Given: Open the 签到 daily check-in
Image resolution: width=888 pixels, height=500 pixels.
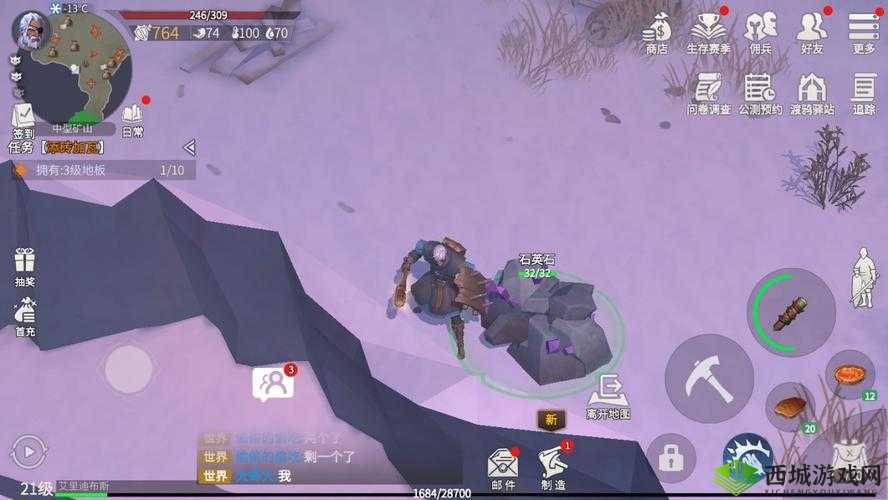Looking at the screenshot, I should (x=22, y=119).
